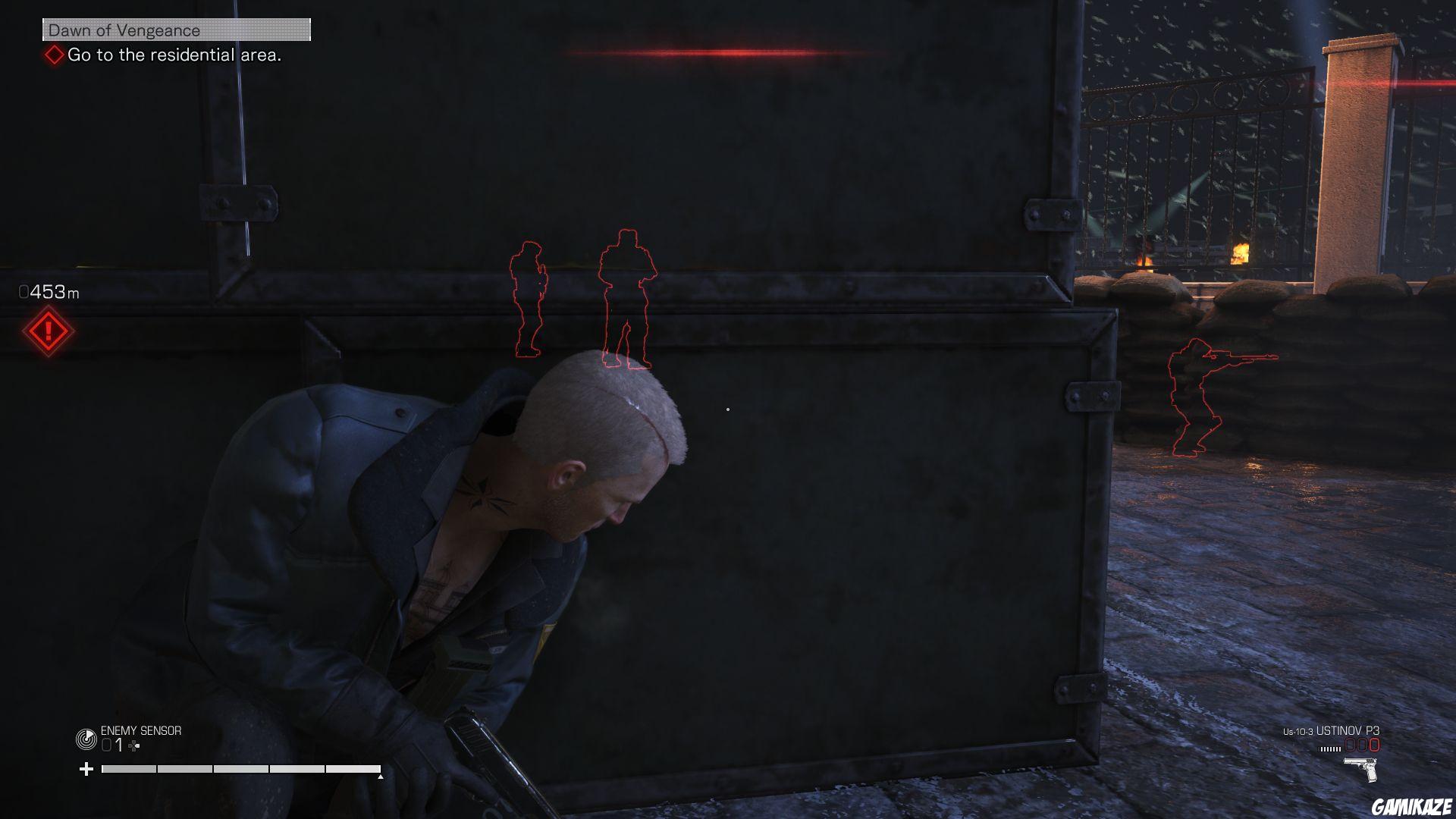Image resolution: width=1456 pixels, height=819 pixels.
Task: Click the red diamond objective marker icon
Action: click(x=53, y=55)
